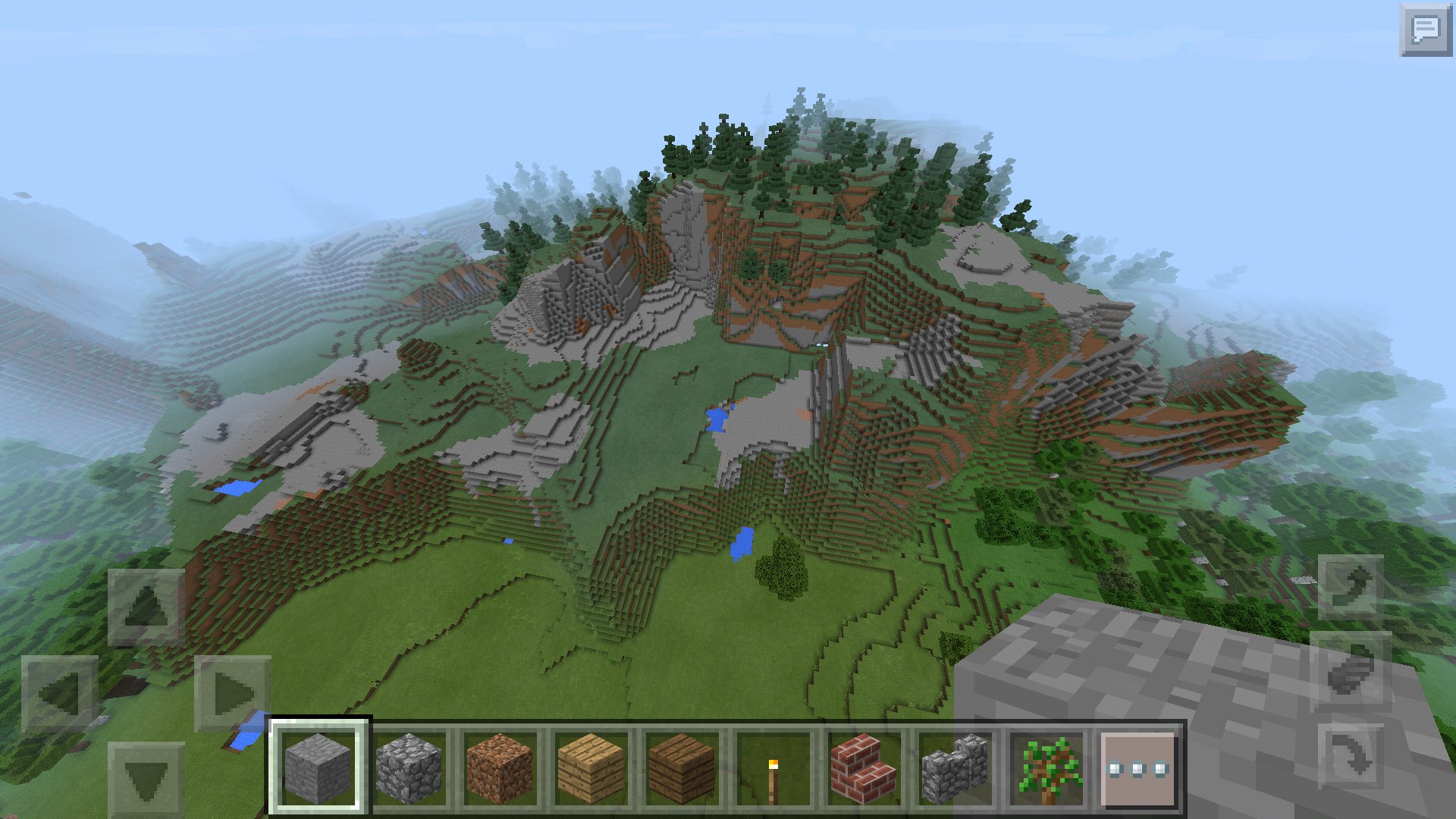Open the chat window
This screenshot has height=819, width=1456.
coord(1426,30)
